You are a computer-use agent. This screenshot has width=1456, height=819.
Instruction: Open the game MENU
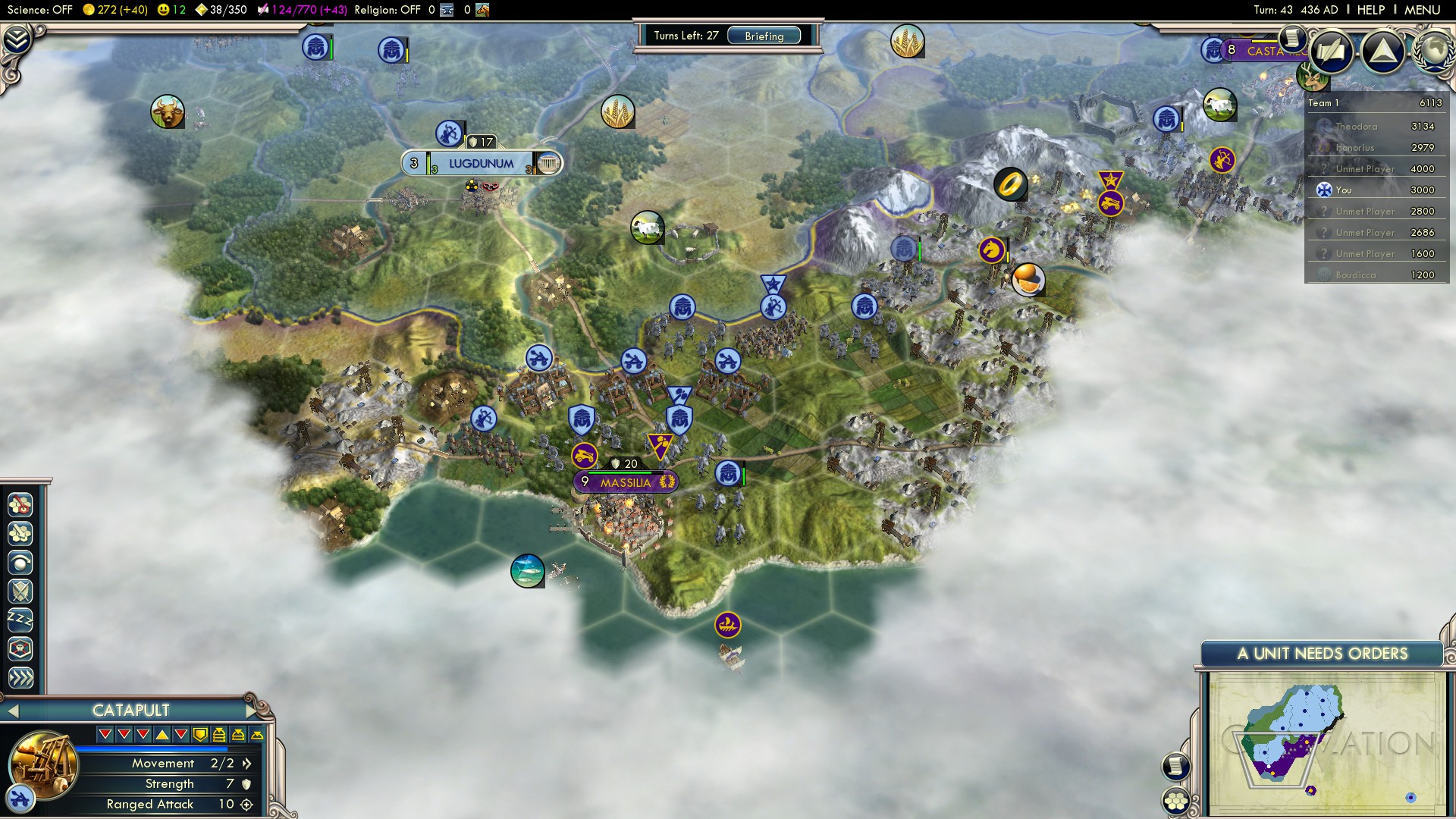1422,10
